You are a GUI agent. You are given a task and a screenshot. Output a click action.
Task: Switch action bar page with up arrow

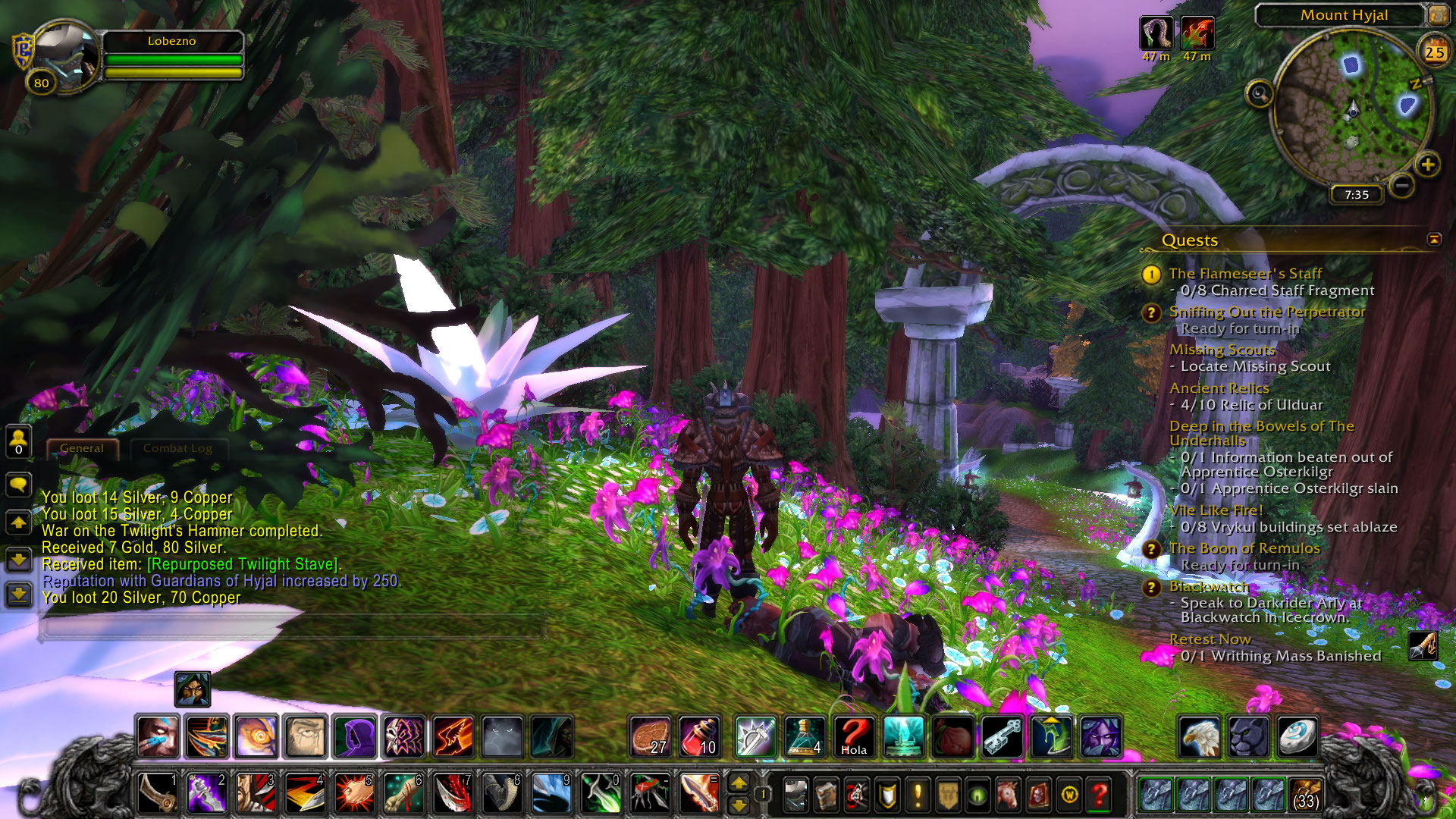tap(739, 783)
